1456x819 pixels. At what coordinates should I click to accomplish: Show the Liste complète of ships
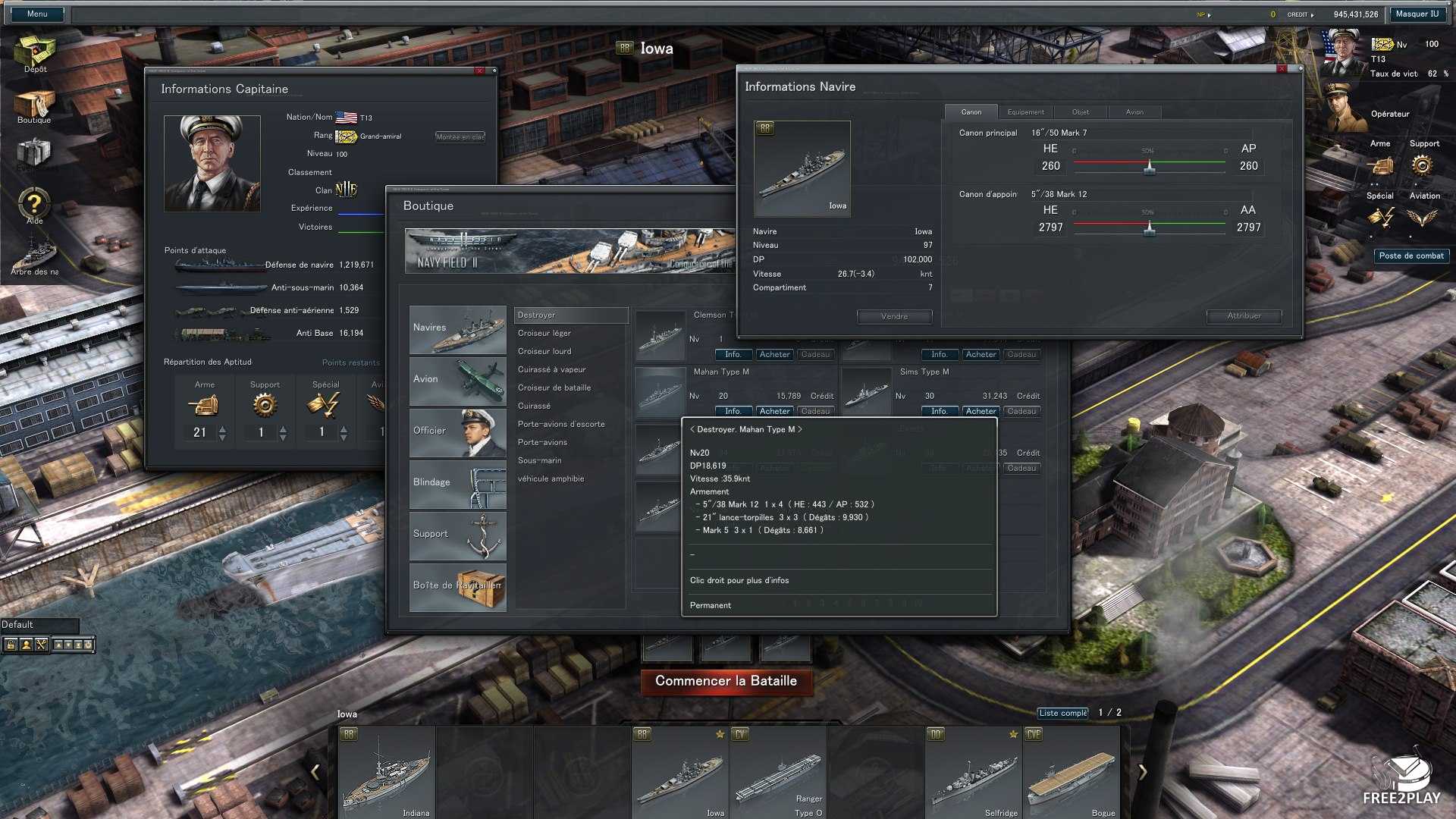1062,713
